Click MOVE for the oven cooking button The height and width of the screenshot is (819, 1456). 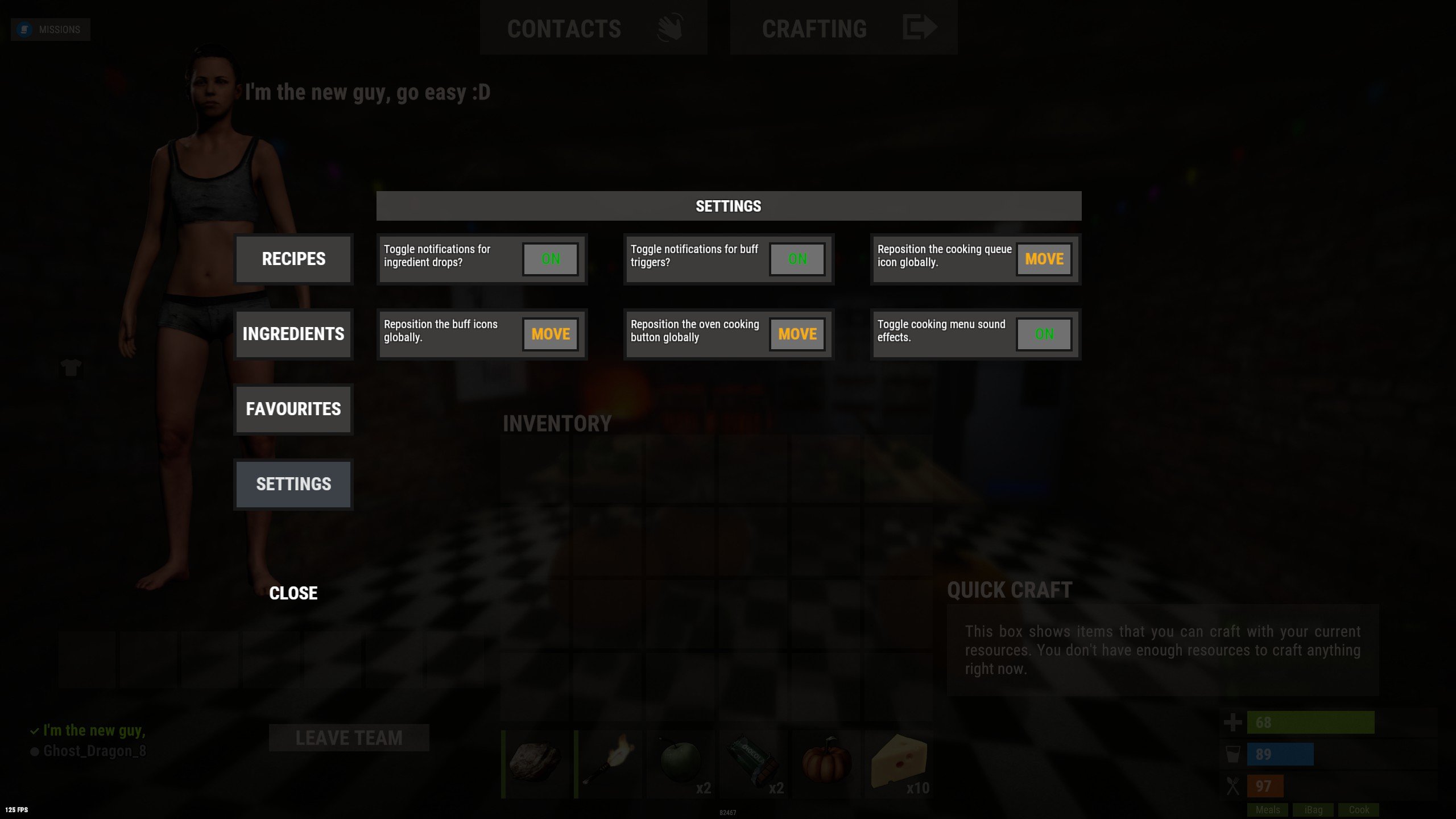pos(796,334)
